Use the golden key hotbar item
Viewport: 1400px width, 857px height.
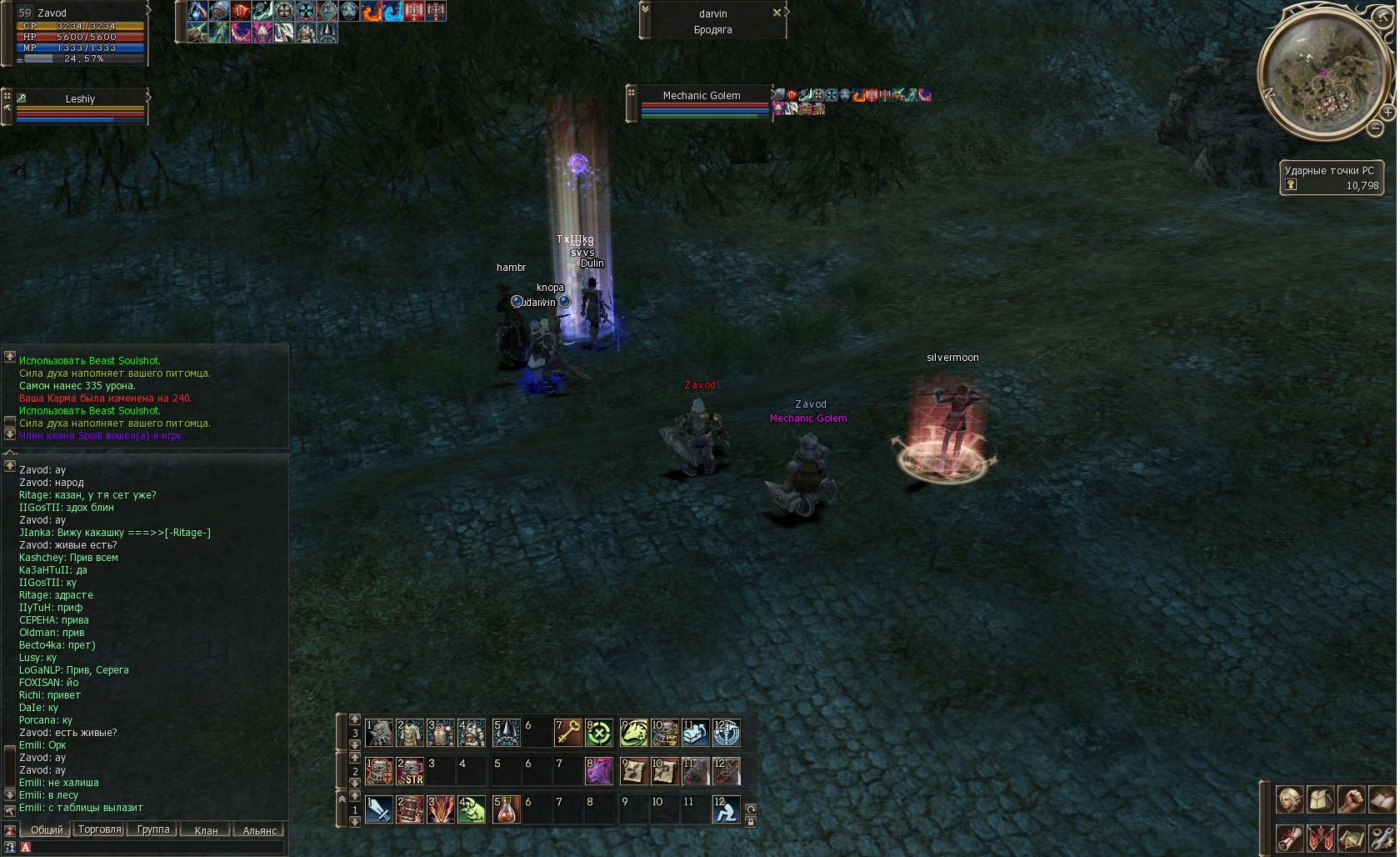coord(568,733)
